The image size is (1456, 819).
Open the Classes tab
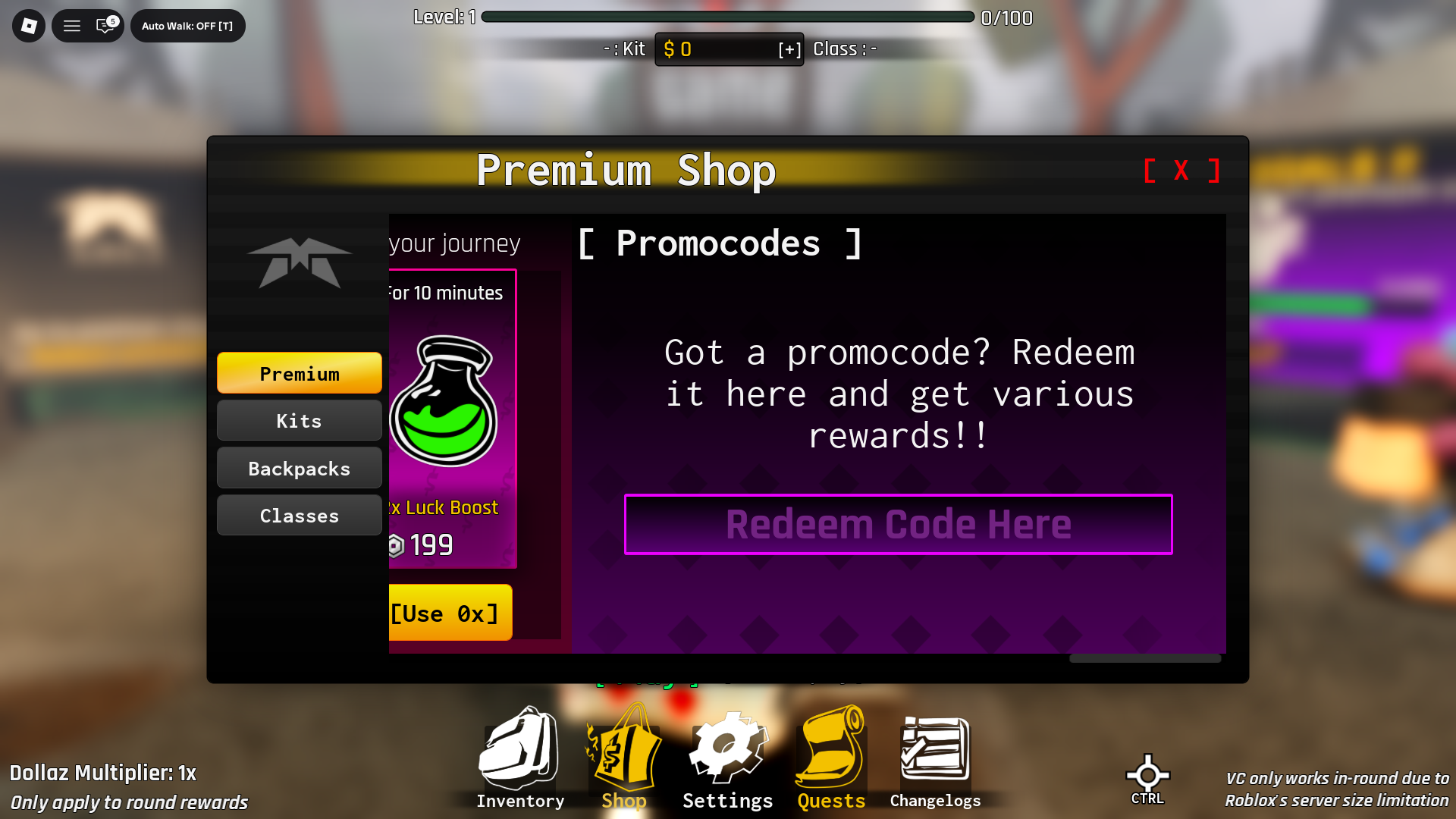[x=299, y=515]
